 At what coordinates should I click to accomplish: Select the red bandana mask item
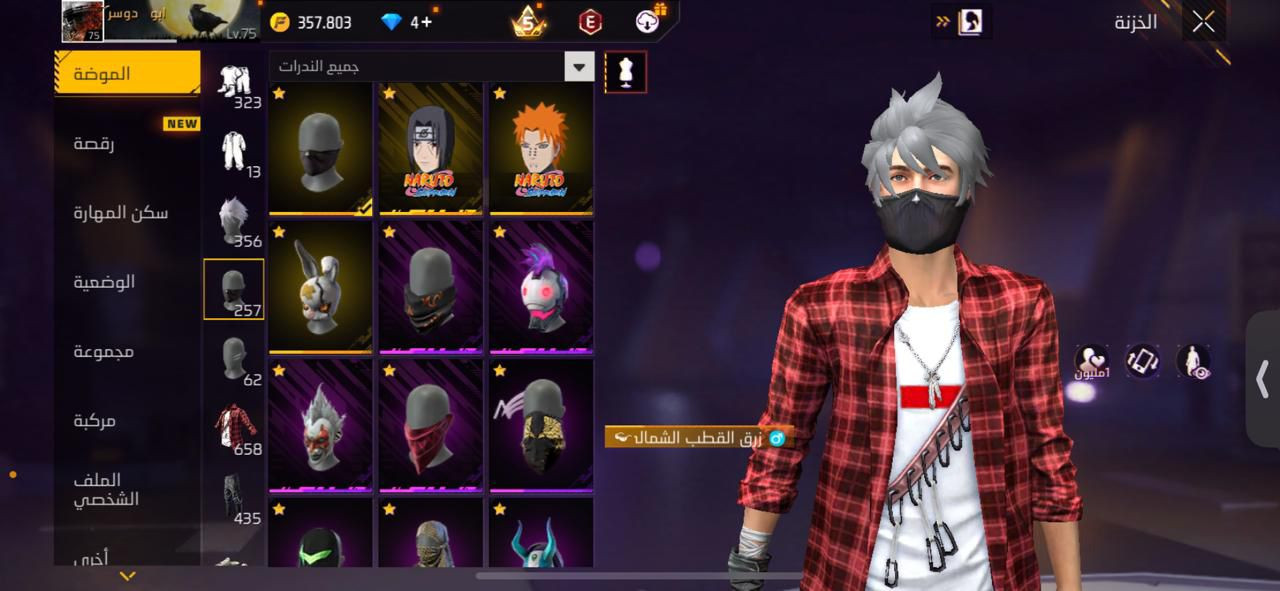[430, 425]
